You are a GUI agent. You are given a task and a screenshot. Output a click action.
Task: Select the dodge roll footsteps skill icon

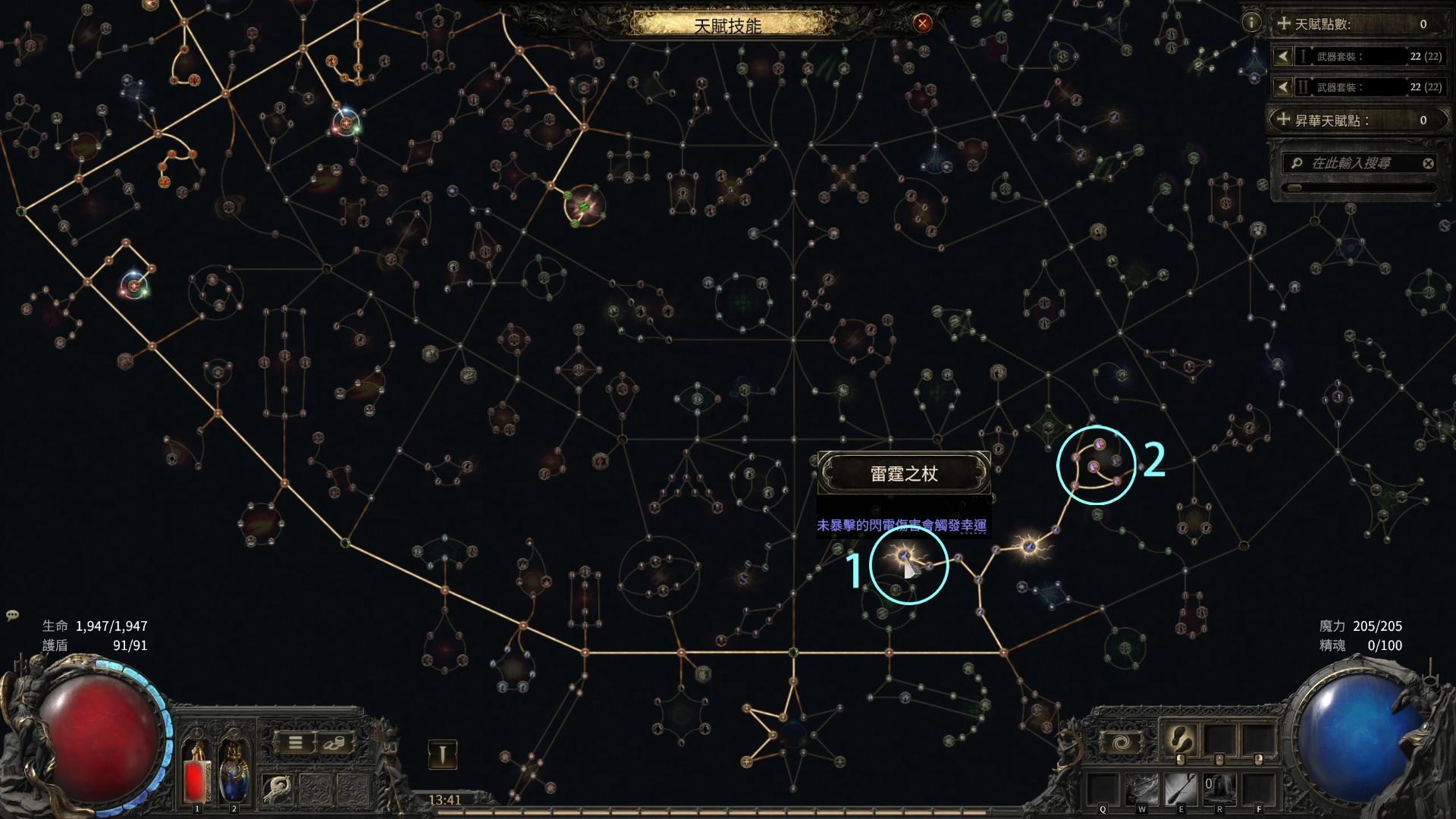[1180, 738]
